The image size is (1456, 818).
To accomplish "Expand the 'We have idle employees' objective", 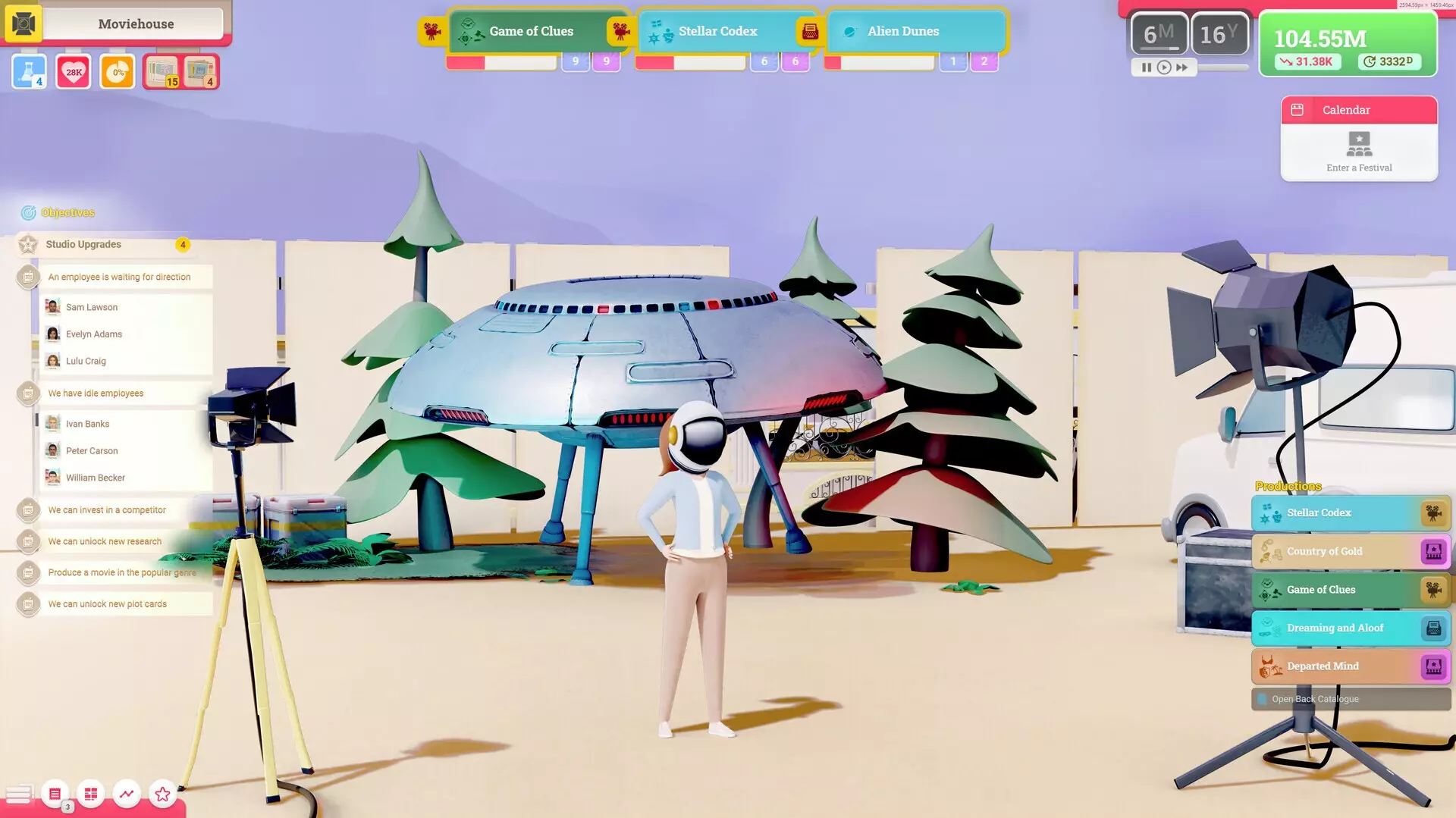I will coord(96,393).
